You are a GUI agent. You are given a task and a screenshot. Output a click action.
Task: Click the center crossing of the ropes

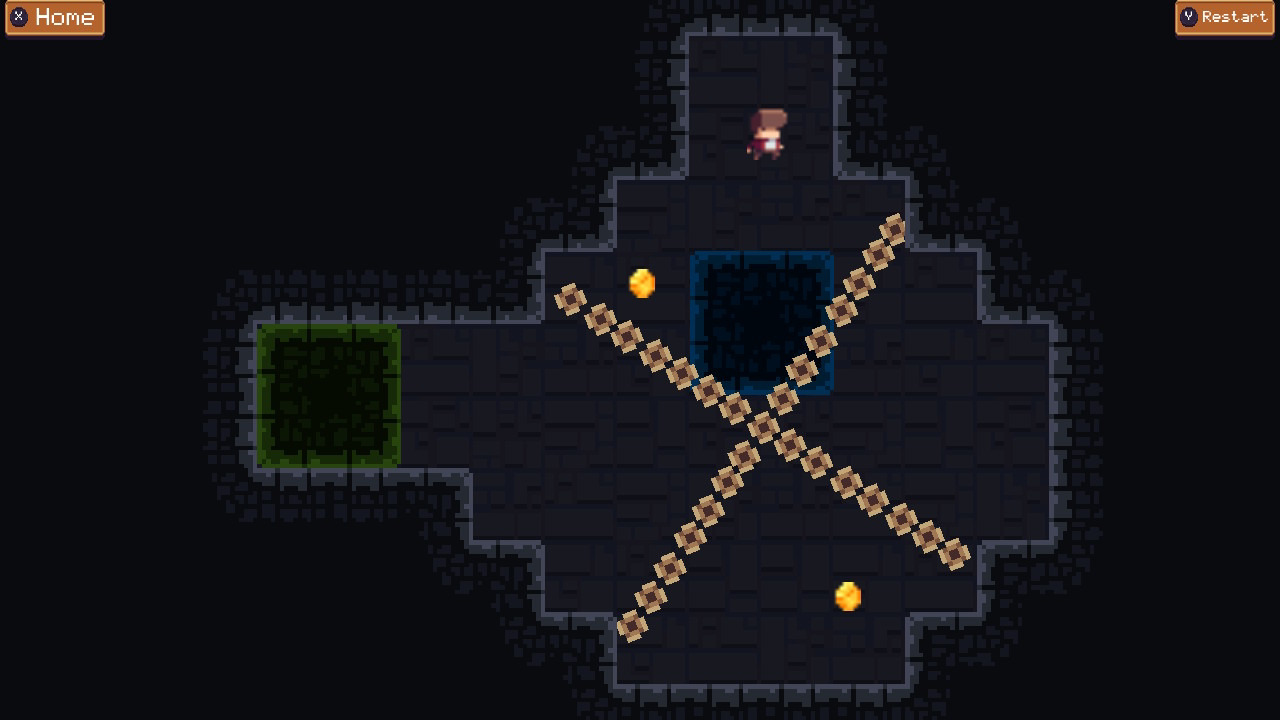(762, 427)
